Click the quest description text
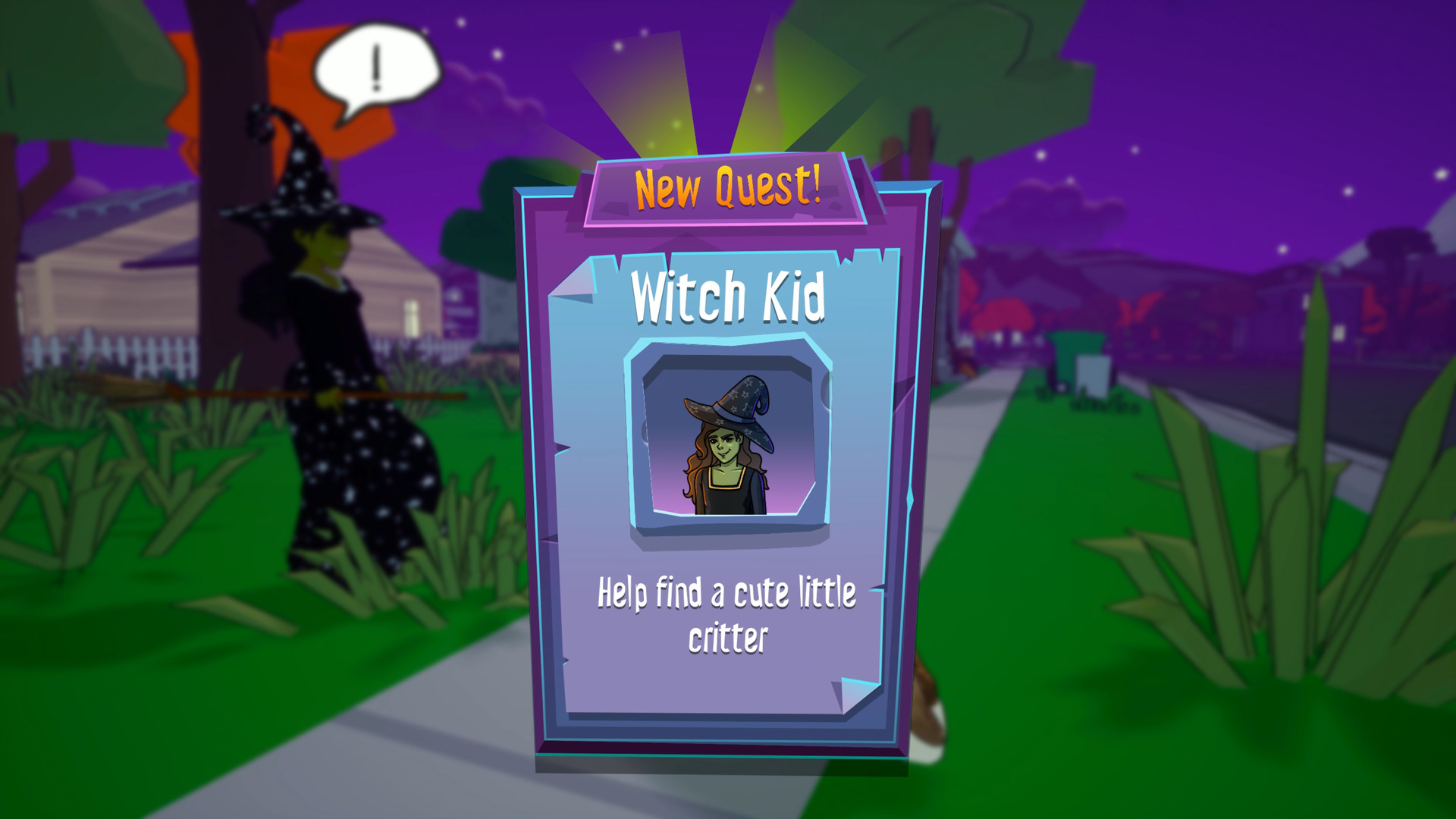 click(x=728, y=614)
